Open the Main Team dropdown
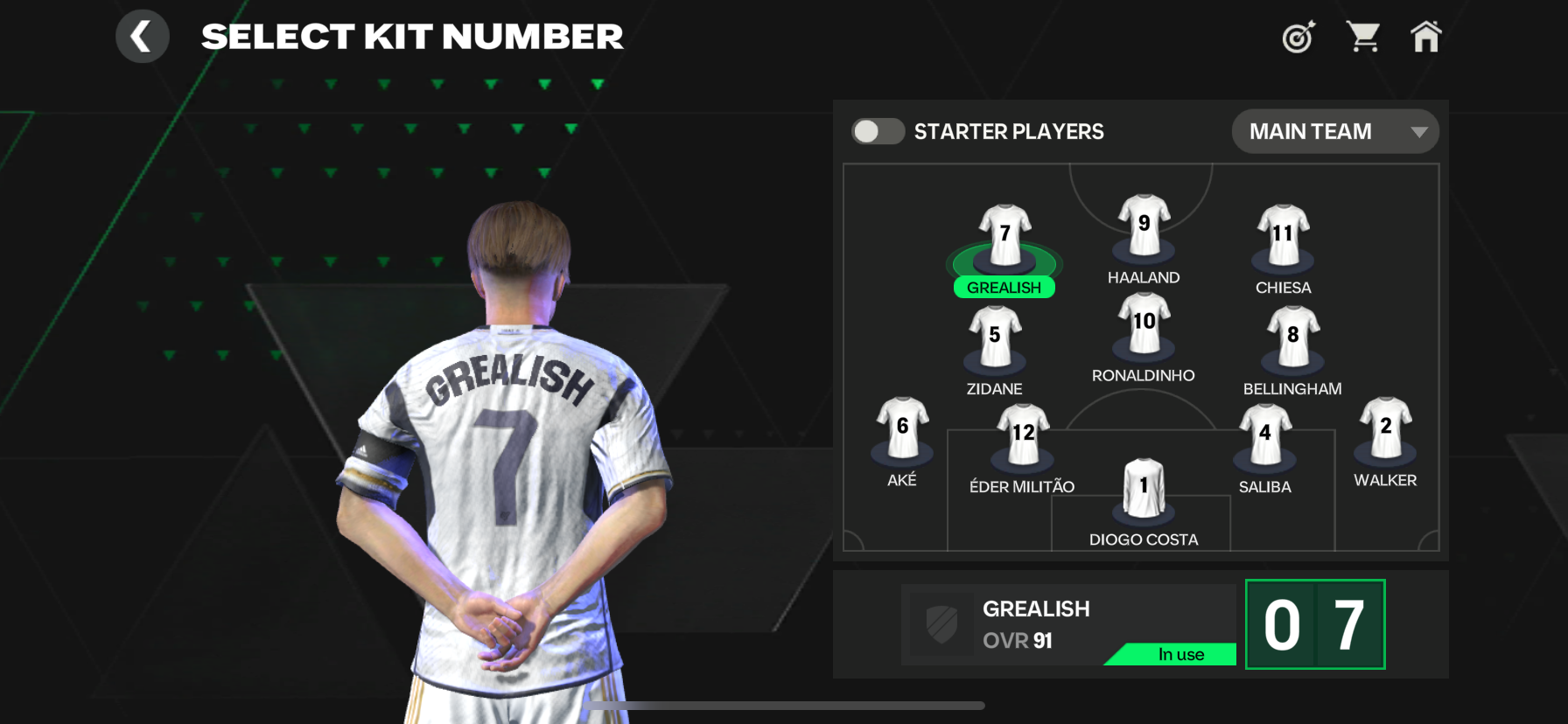The height and width of the screenshot is (724, 1568). 1335,131
